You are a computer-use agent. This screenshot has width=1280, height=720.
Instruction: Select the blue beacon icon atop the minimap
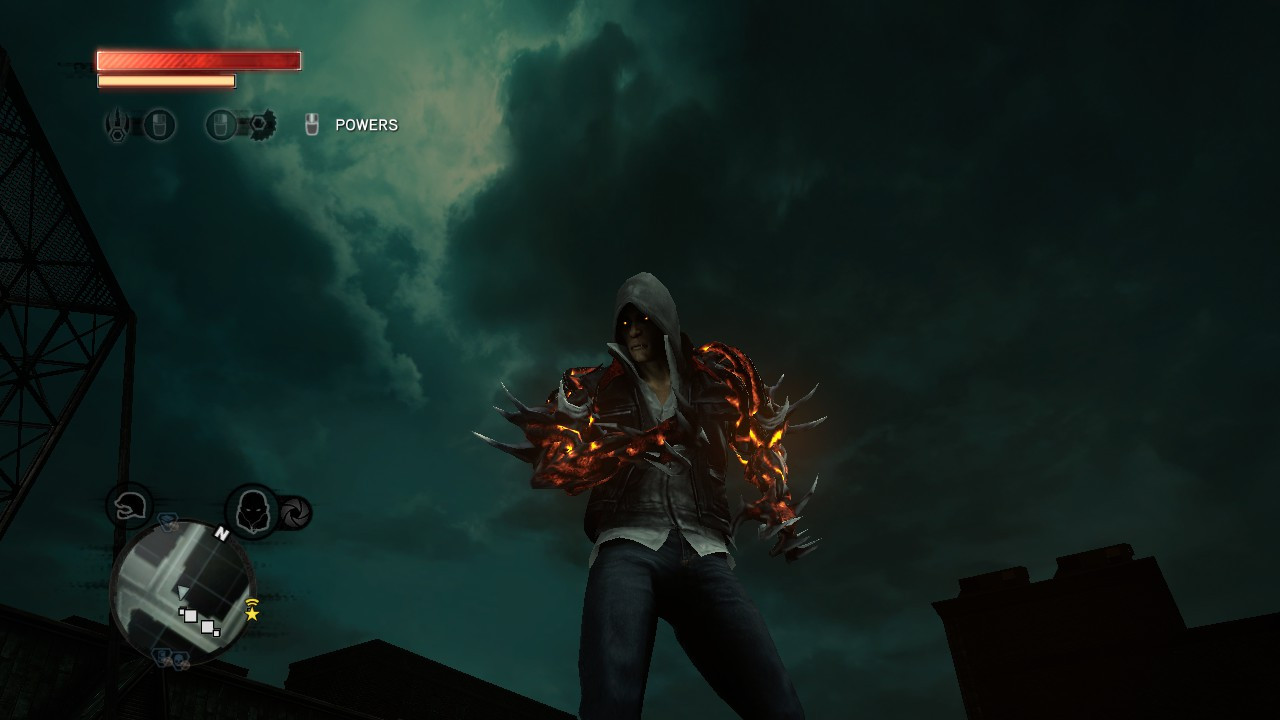tap(167, 522)
